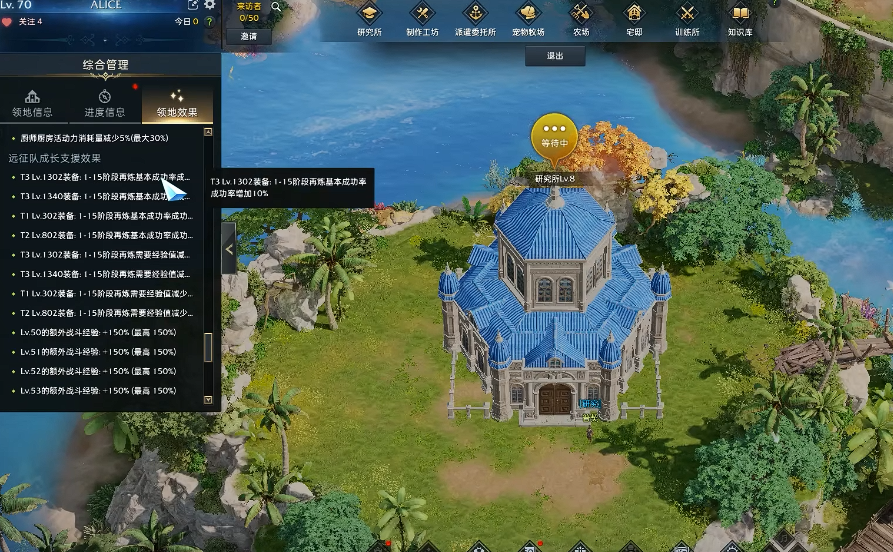Image resolution: width=893 pixels, height=552 pixels.
Task: Open the 训练所 training camp
Action: click(x=686, y=19)
